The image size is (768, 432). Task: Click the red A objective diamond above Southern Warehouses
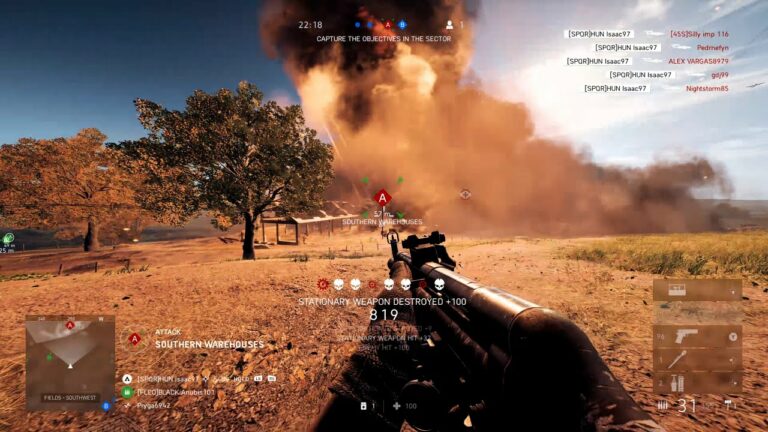coord(381,197)
